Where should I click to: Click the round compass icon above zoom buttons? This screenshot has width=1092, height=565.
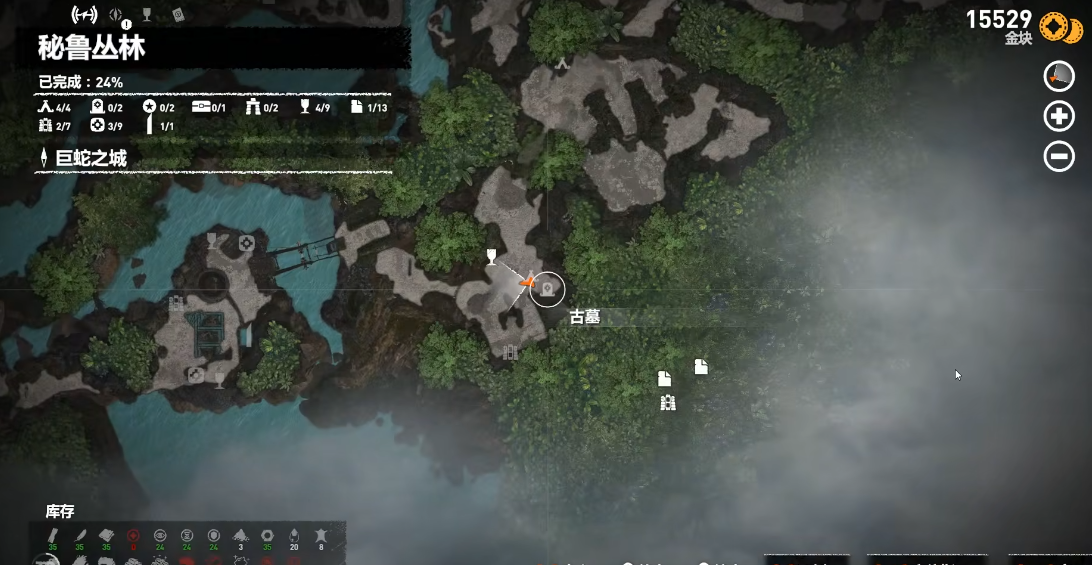[1059, 76]
